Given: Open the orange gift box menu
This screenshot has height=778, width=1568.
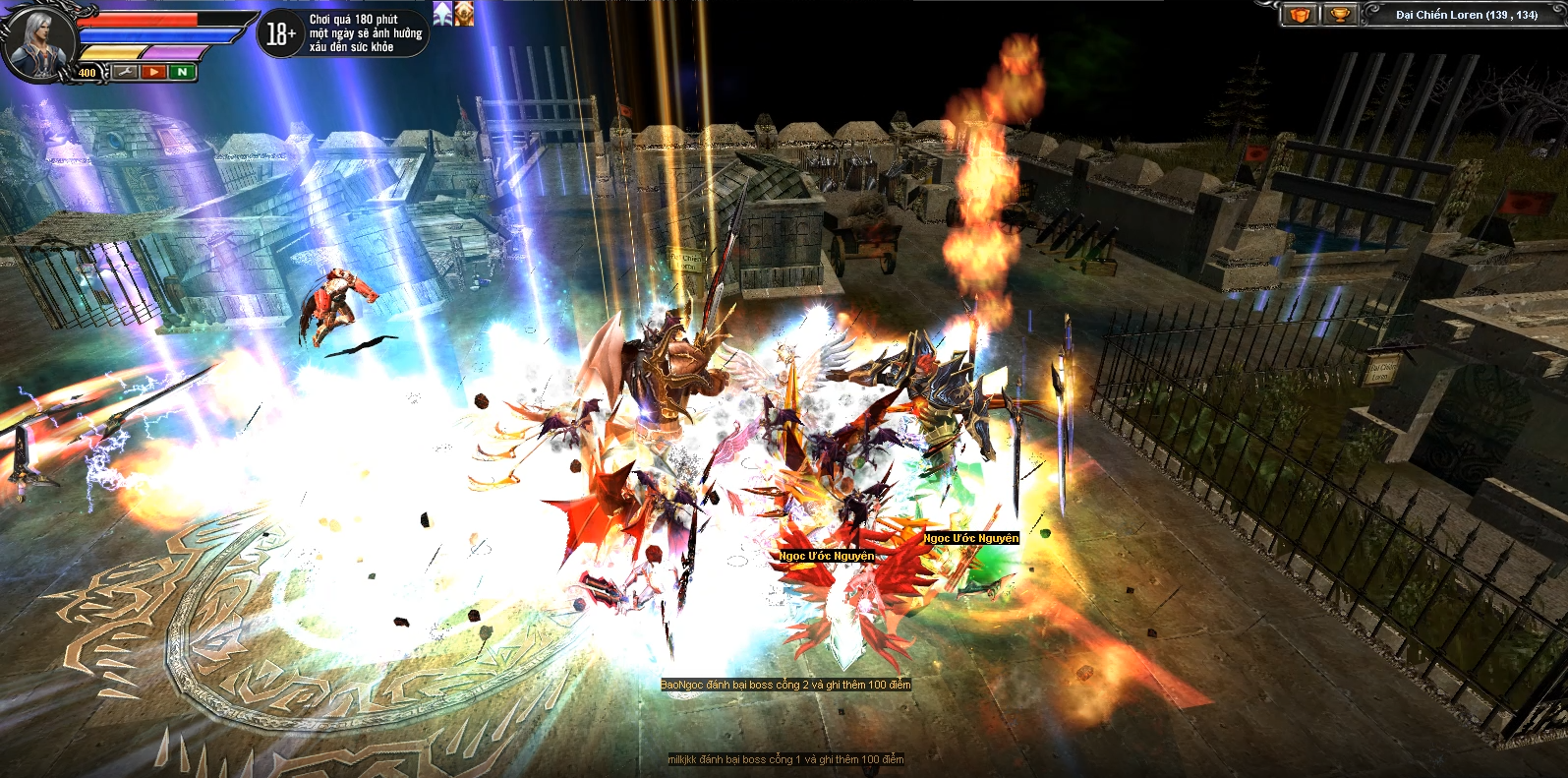Looking at the screenshot, I should (x=1301, y=15).
